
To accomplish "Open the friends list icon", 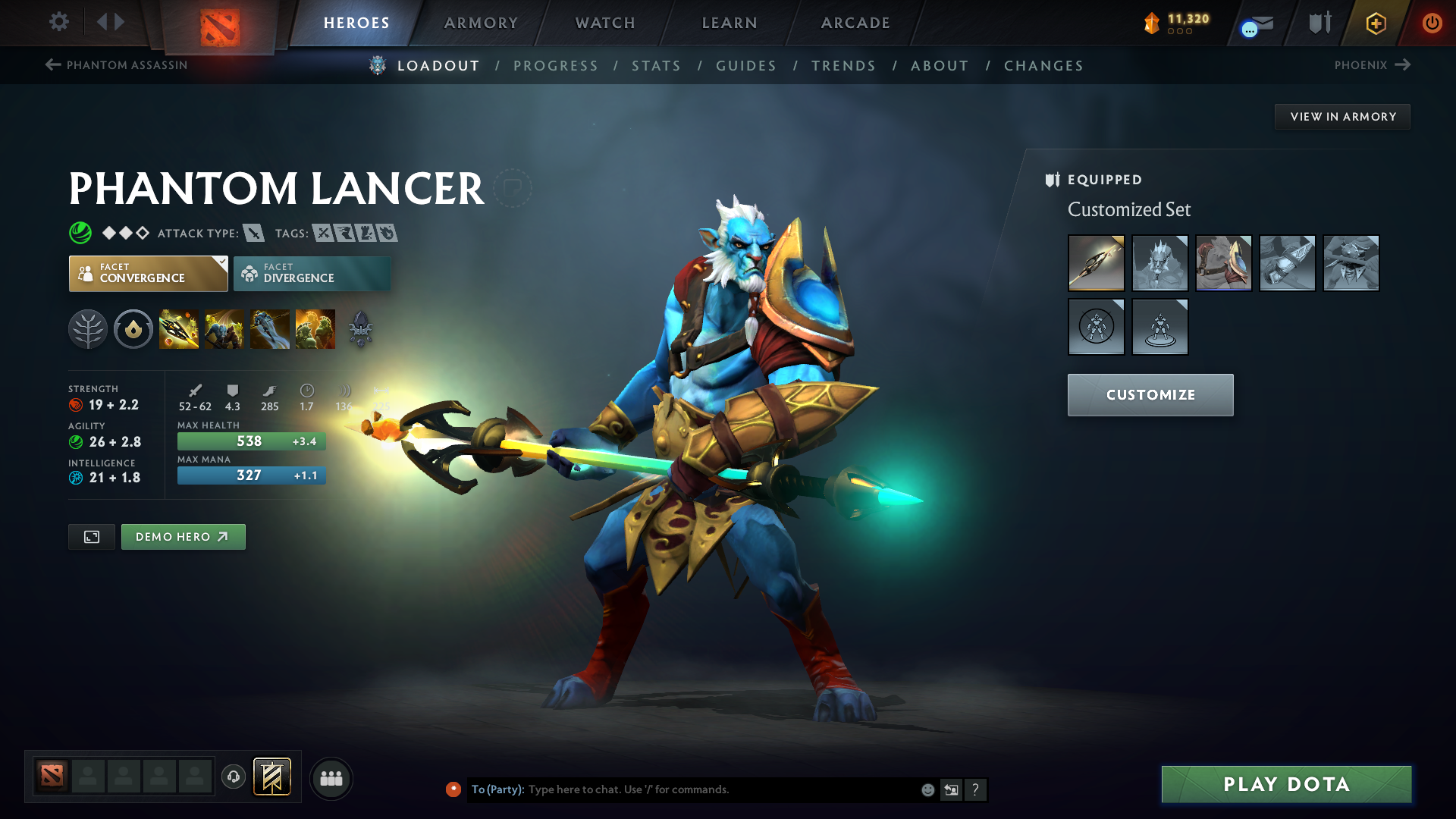I will click(331, 777).
